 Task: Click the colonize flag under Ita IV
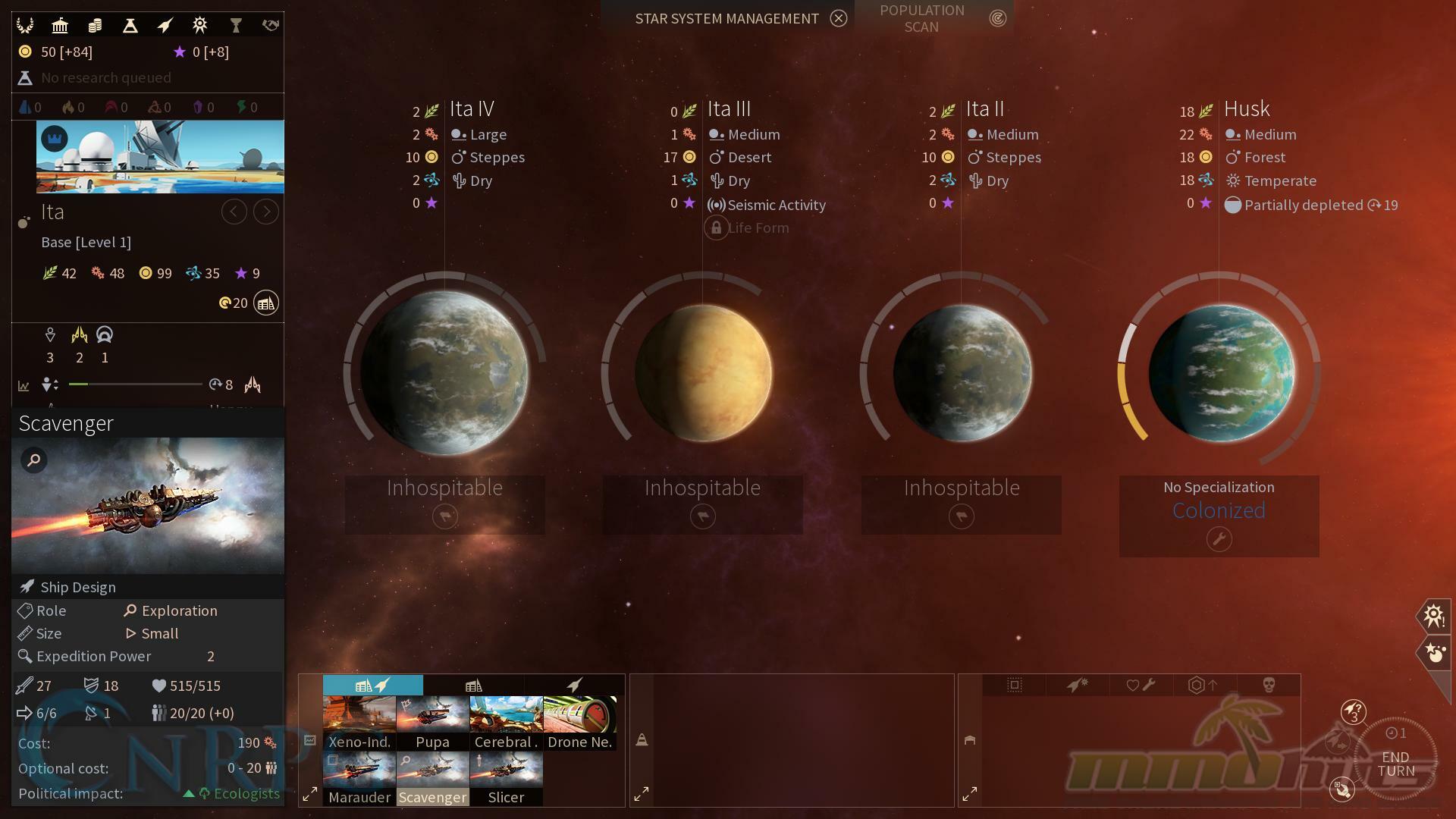[x=444, y=516]
